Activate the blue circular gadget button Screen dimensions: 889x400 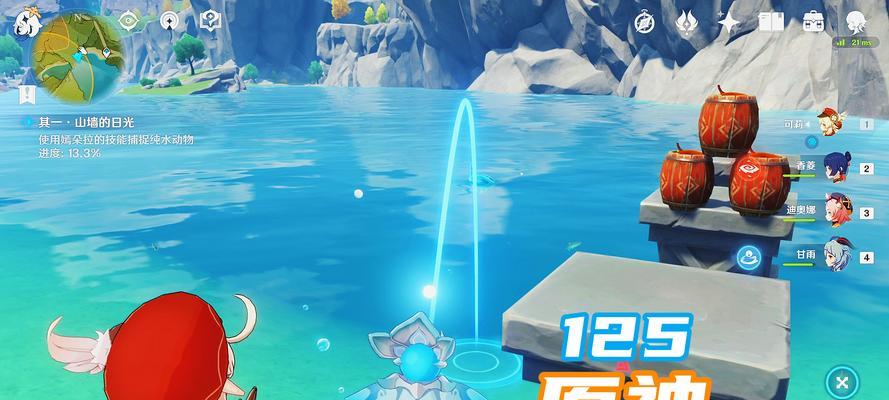pos(747,258)
